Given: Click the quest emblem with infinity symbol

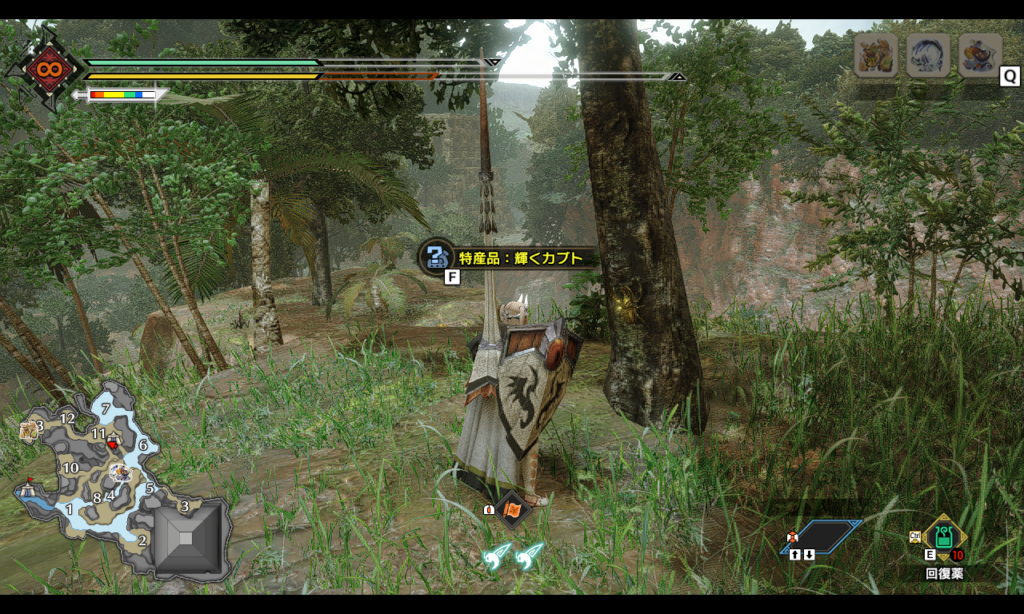Looking at the screenshot, I should [x=44, y=69].
